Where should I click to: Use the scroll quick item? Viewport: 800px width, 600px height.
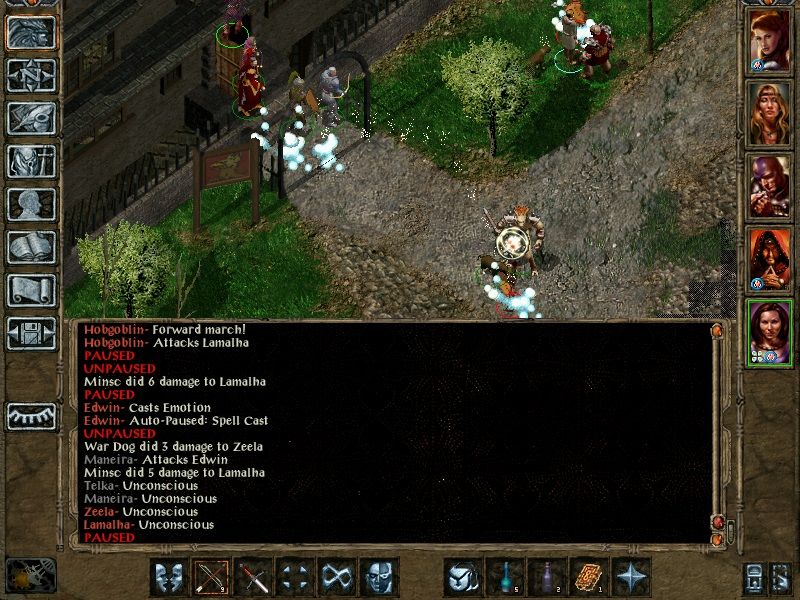pyautogui.click(x=591, y=577)
